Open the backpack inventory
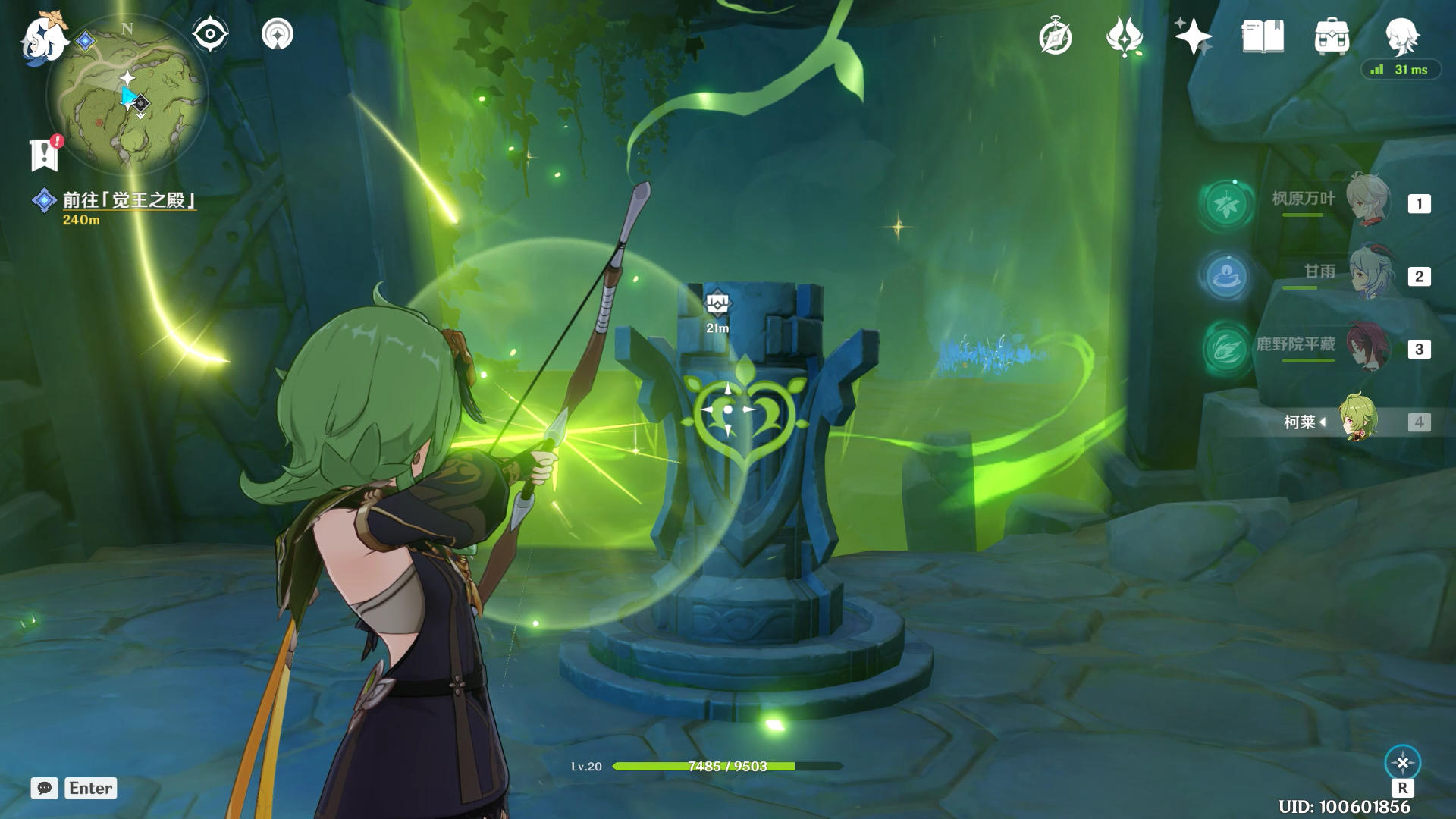1456x819 pixels. pos(1332,36)
